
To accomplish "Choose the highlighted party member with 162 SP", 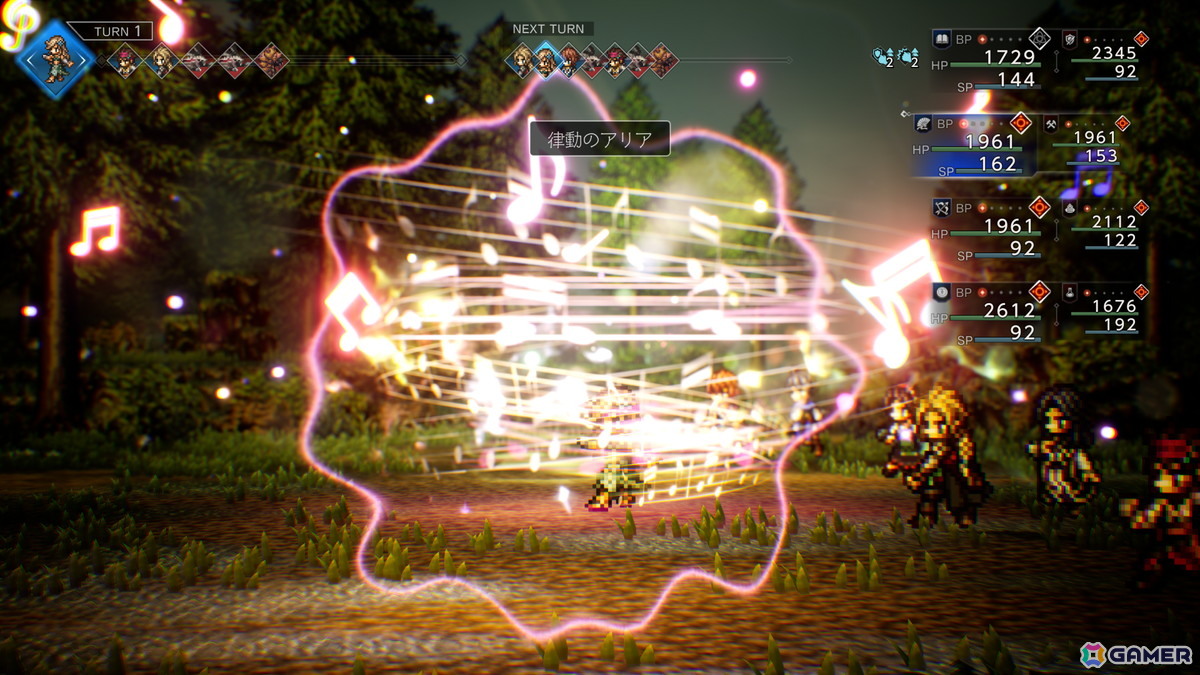I will (x=978, y=146).
